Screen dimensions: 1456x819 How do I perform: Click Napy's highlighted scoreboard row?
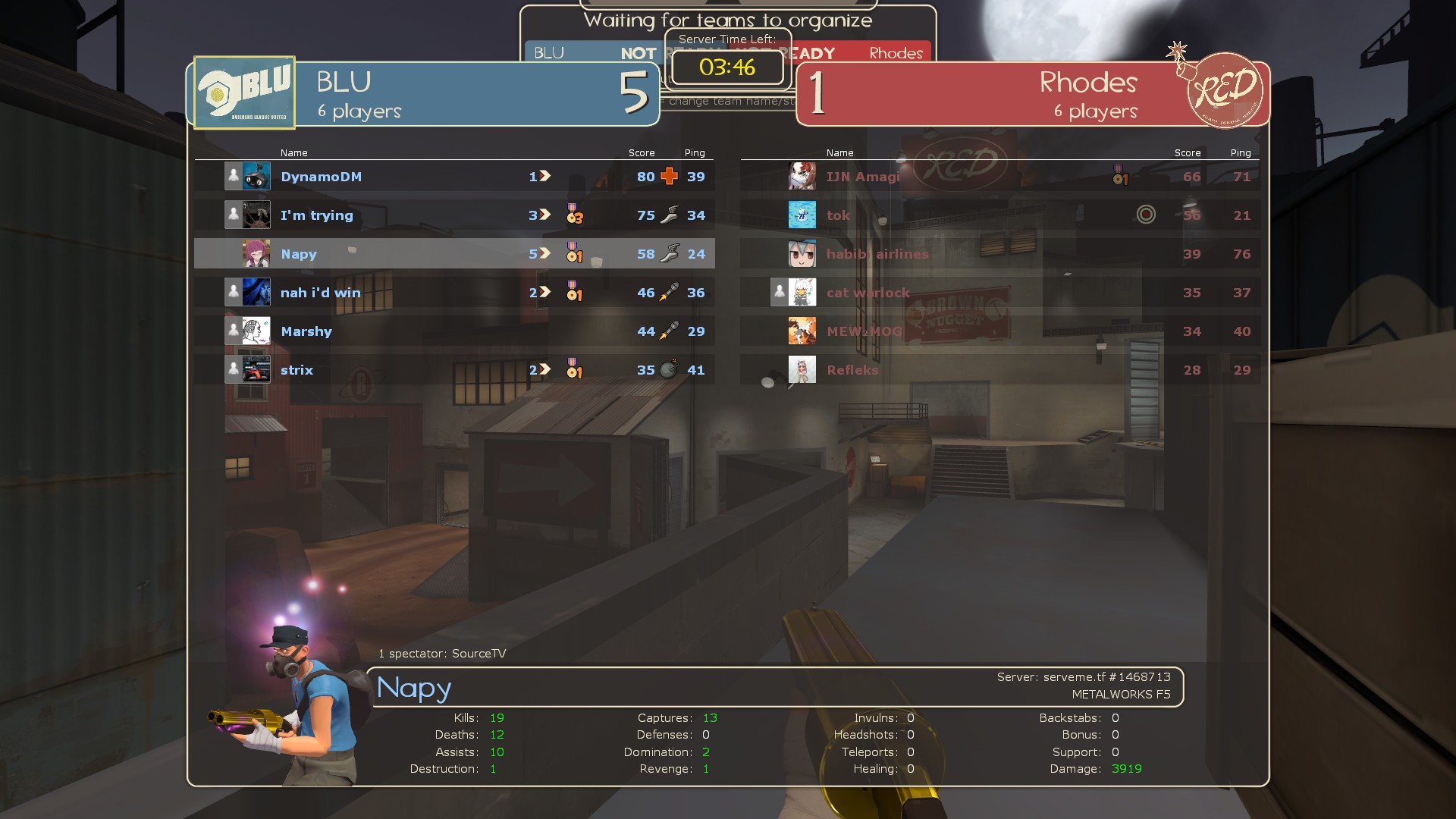click(299, 254)
